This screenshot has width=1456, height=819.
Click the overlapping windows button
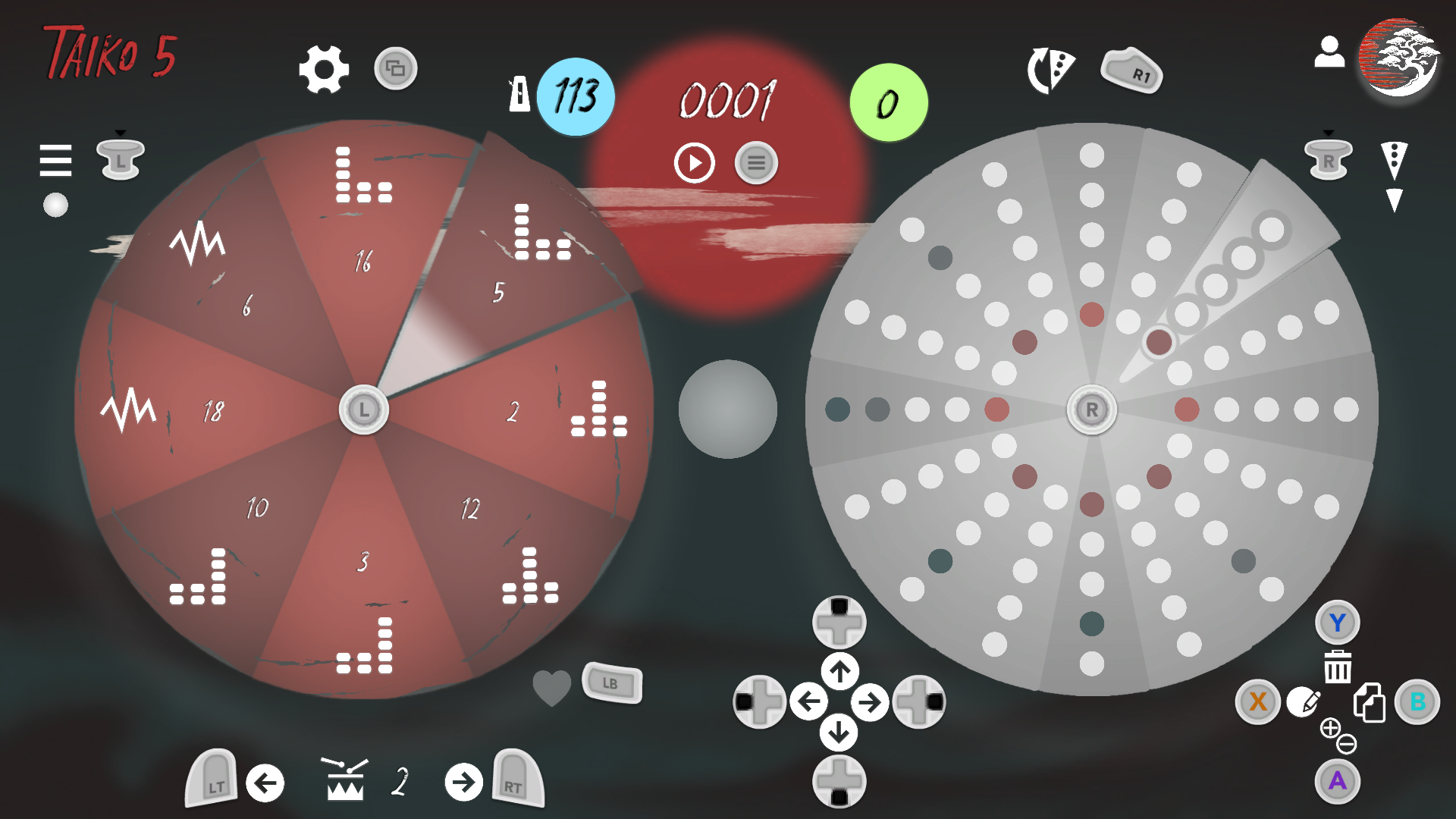395,69
